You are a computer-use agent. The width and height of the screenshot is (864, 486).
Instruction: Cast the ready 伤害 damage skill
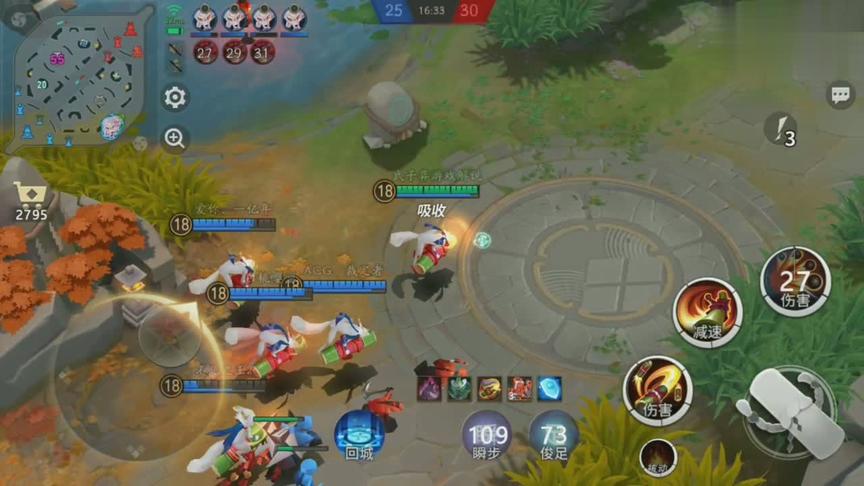point(657,389)
